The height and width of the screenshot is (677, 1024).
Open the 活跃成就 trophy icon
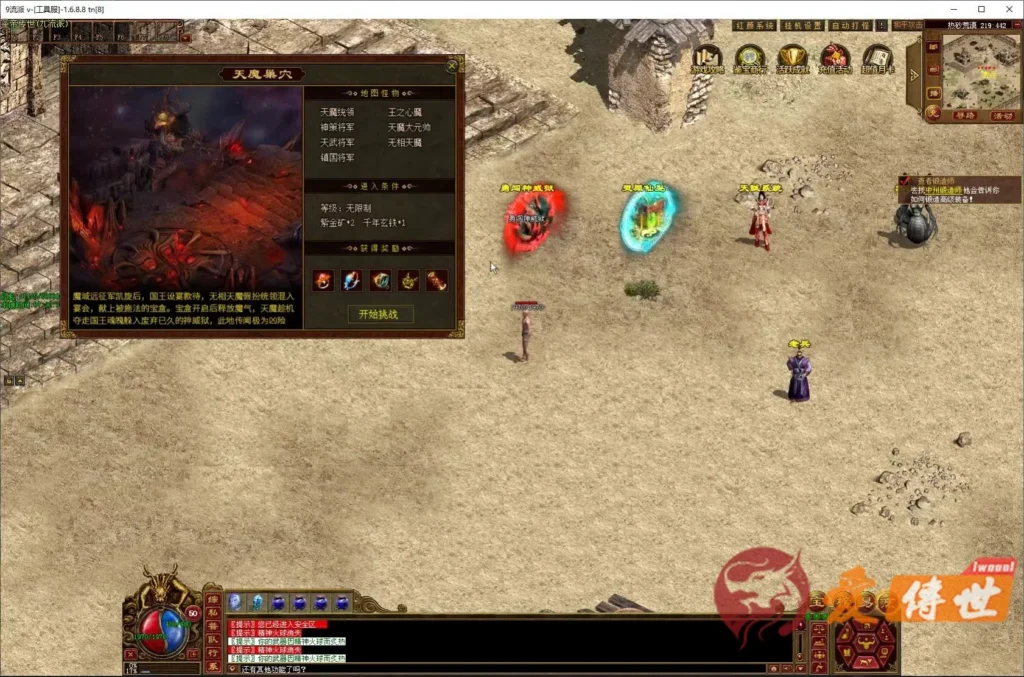pyautogui.click(x=792, y=58)
